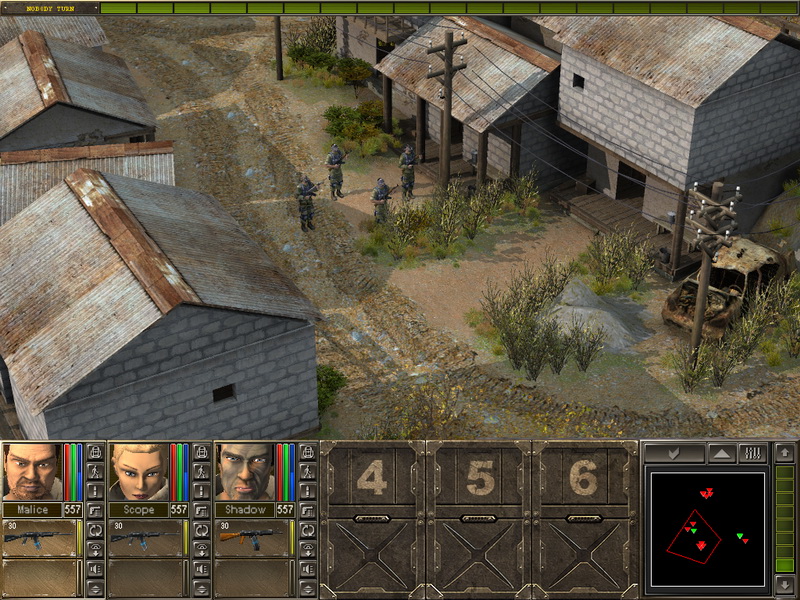
Task: Click Malice's speaker sound button
Action: 96,568
